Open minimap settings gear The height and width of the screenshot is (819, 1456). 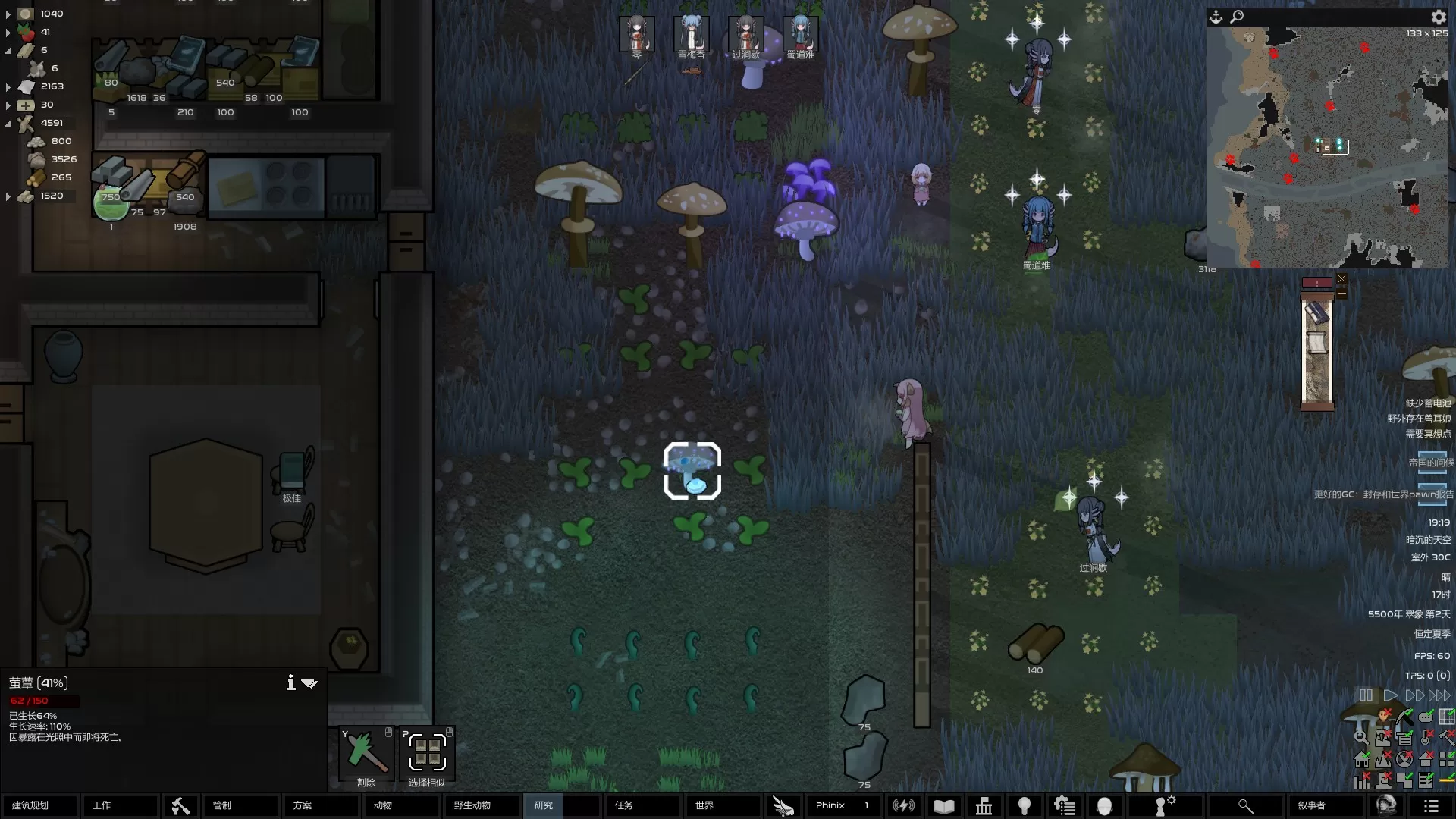pos(1439,17)
